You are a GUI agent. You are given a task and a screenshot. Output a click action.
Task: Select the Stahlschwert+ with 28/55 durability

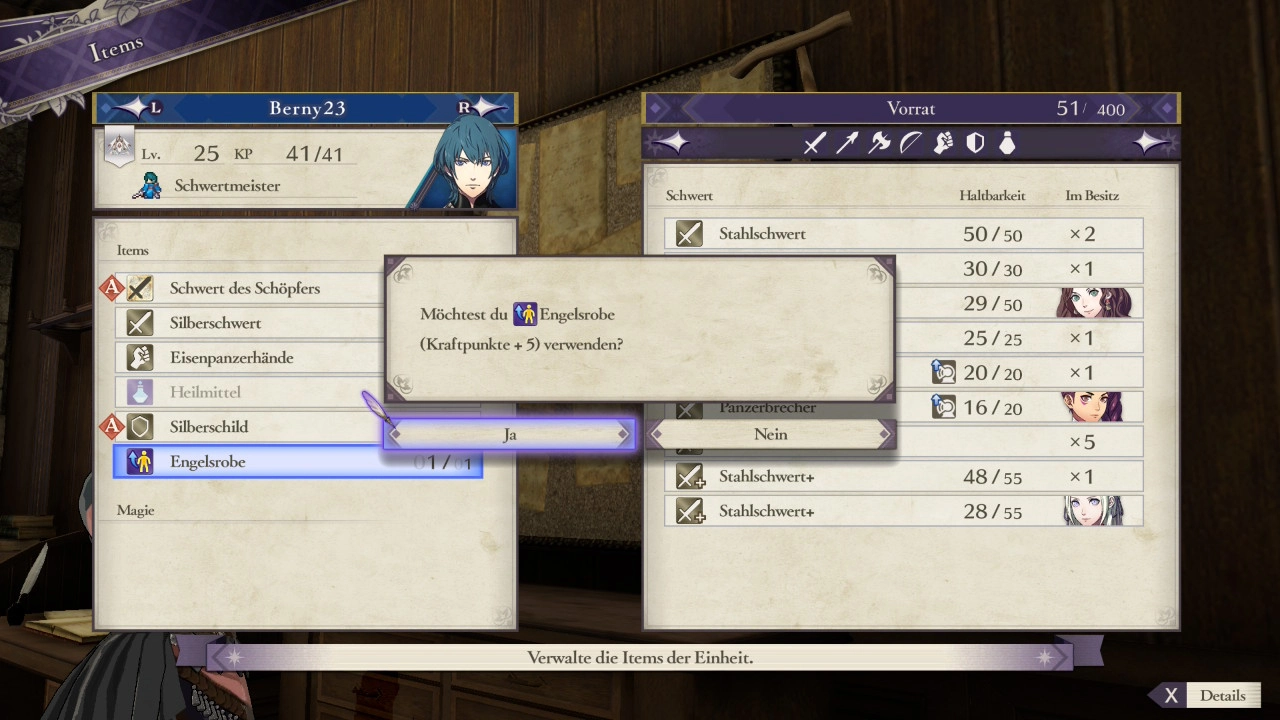[903, 511]
